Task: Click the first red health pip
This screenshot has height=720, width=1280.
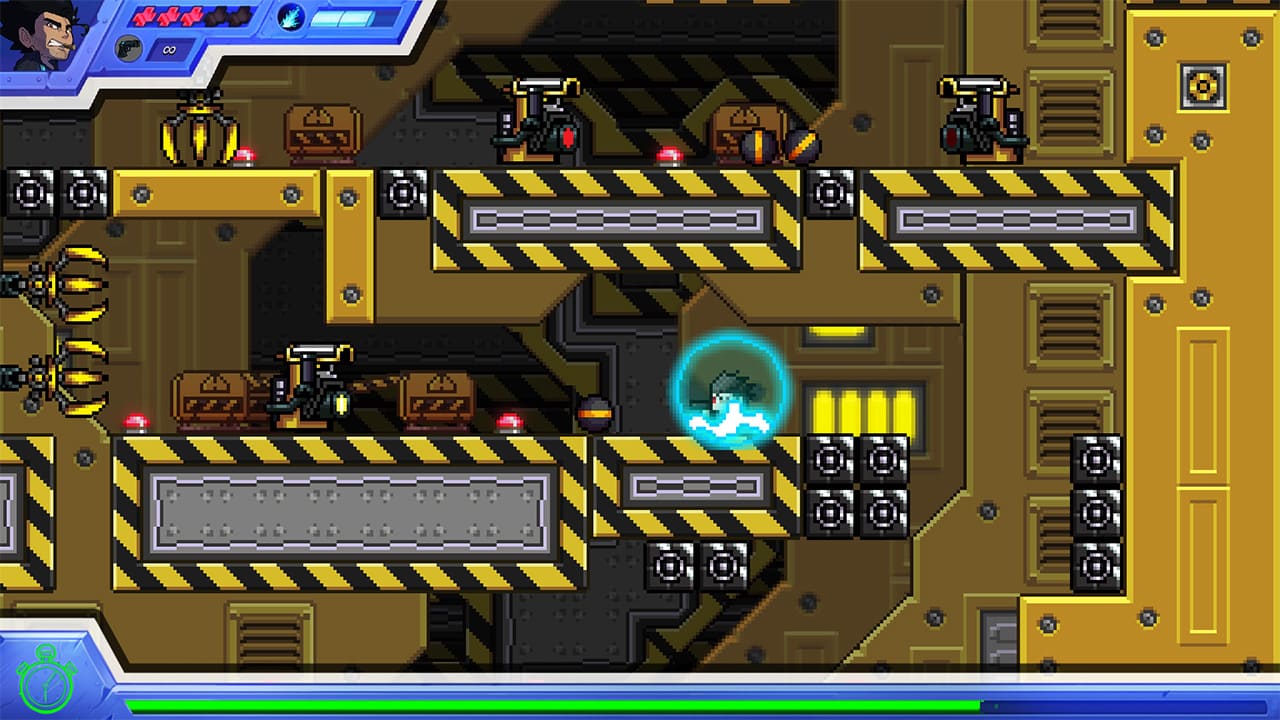Action: click(x=145, y=16)
